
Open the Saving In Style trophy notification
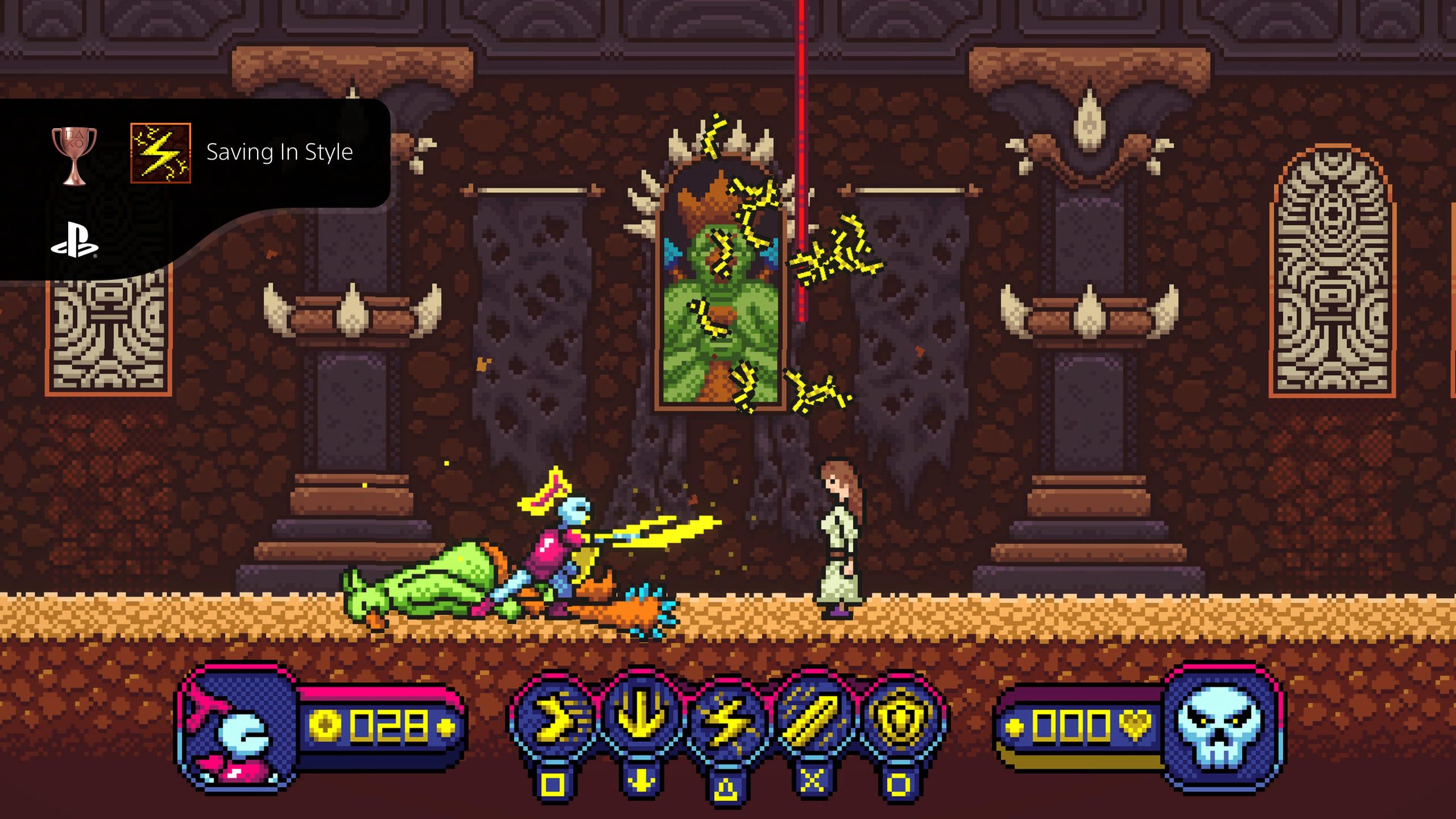point(279,152)
